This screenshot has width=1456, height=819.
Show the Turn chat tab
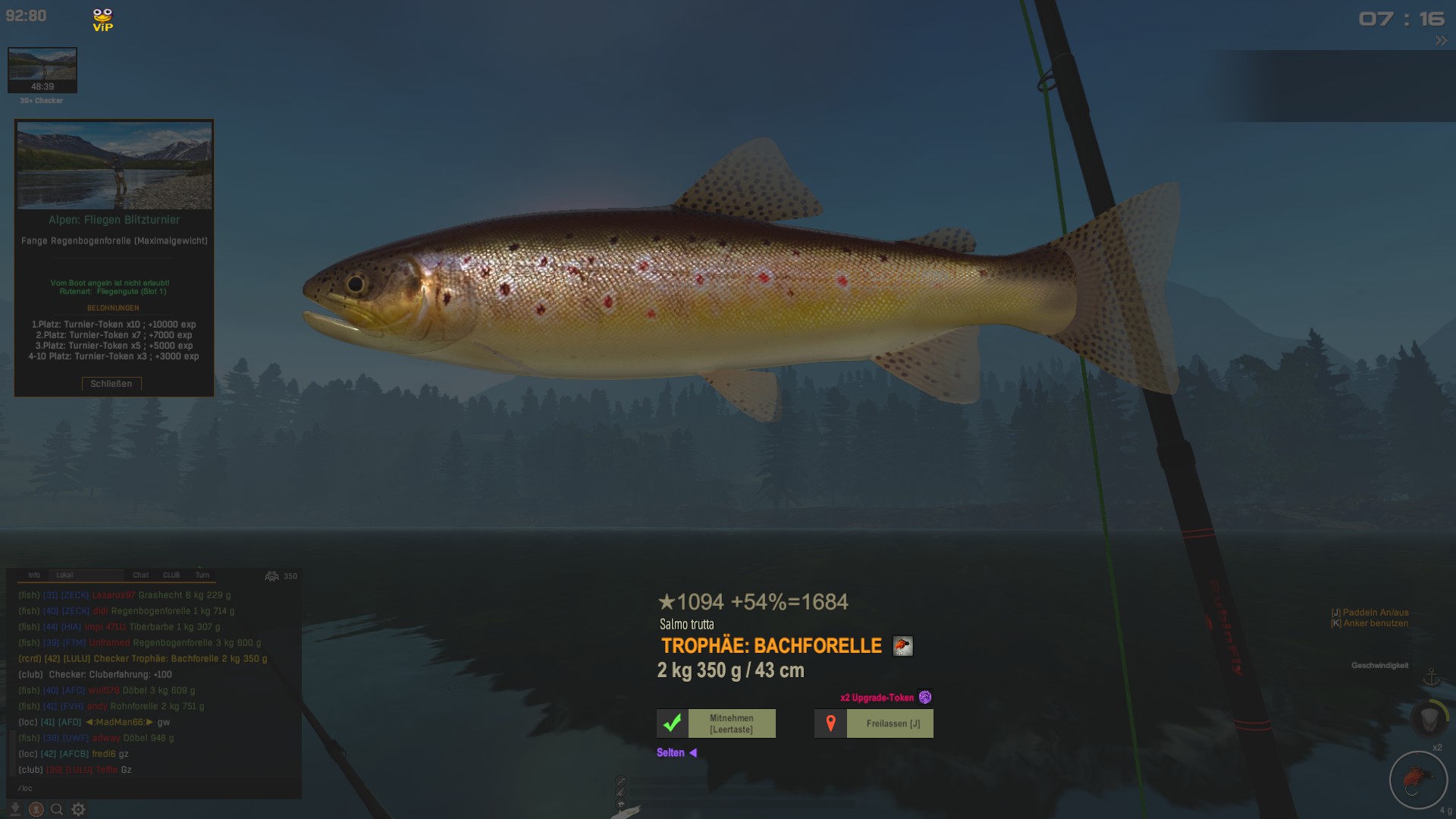(x=202, y=576)
